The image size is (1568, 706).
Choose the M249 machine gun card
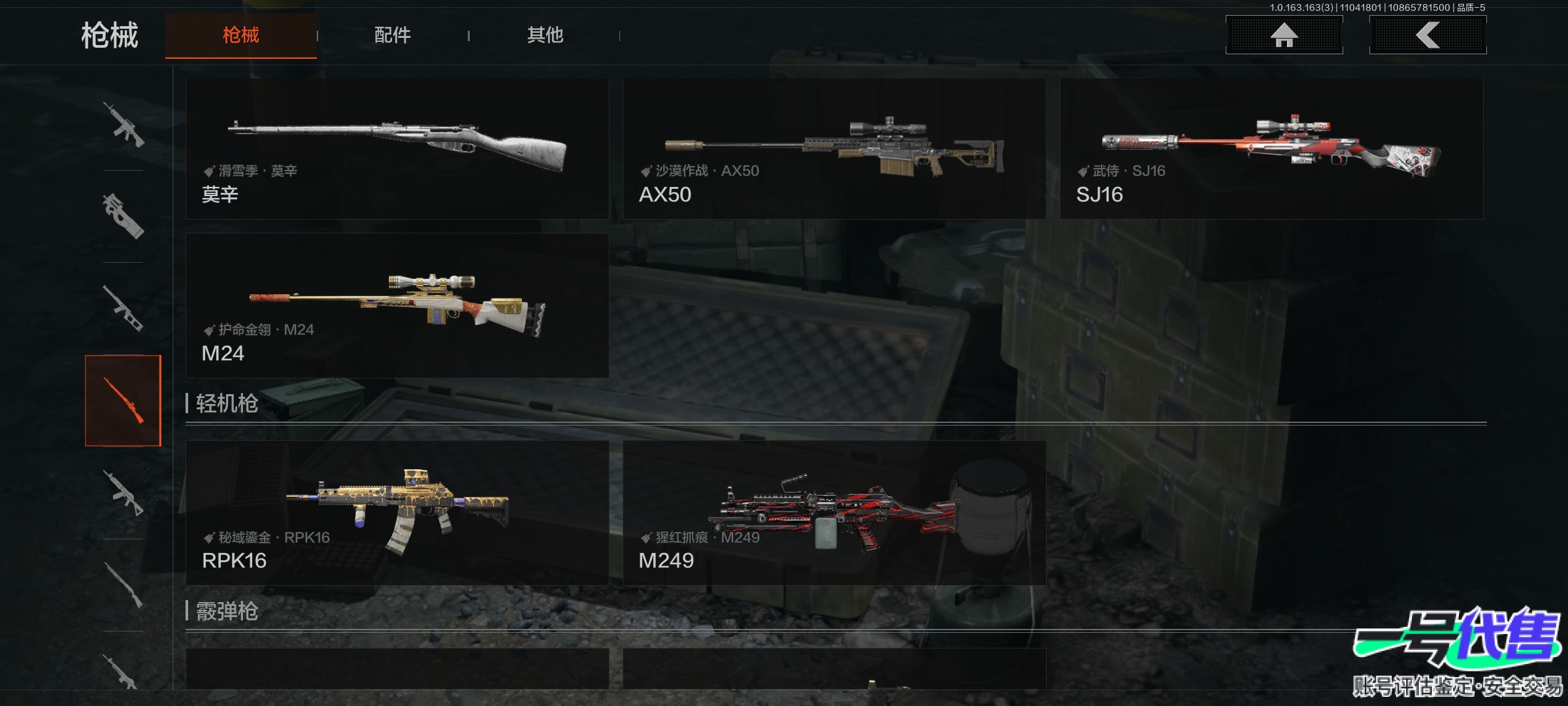click(834, 513)
